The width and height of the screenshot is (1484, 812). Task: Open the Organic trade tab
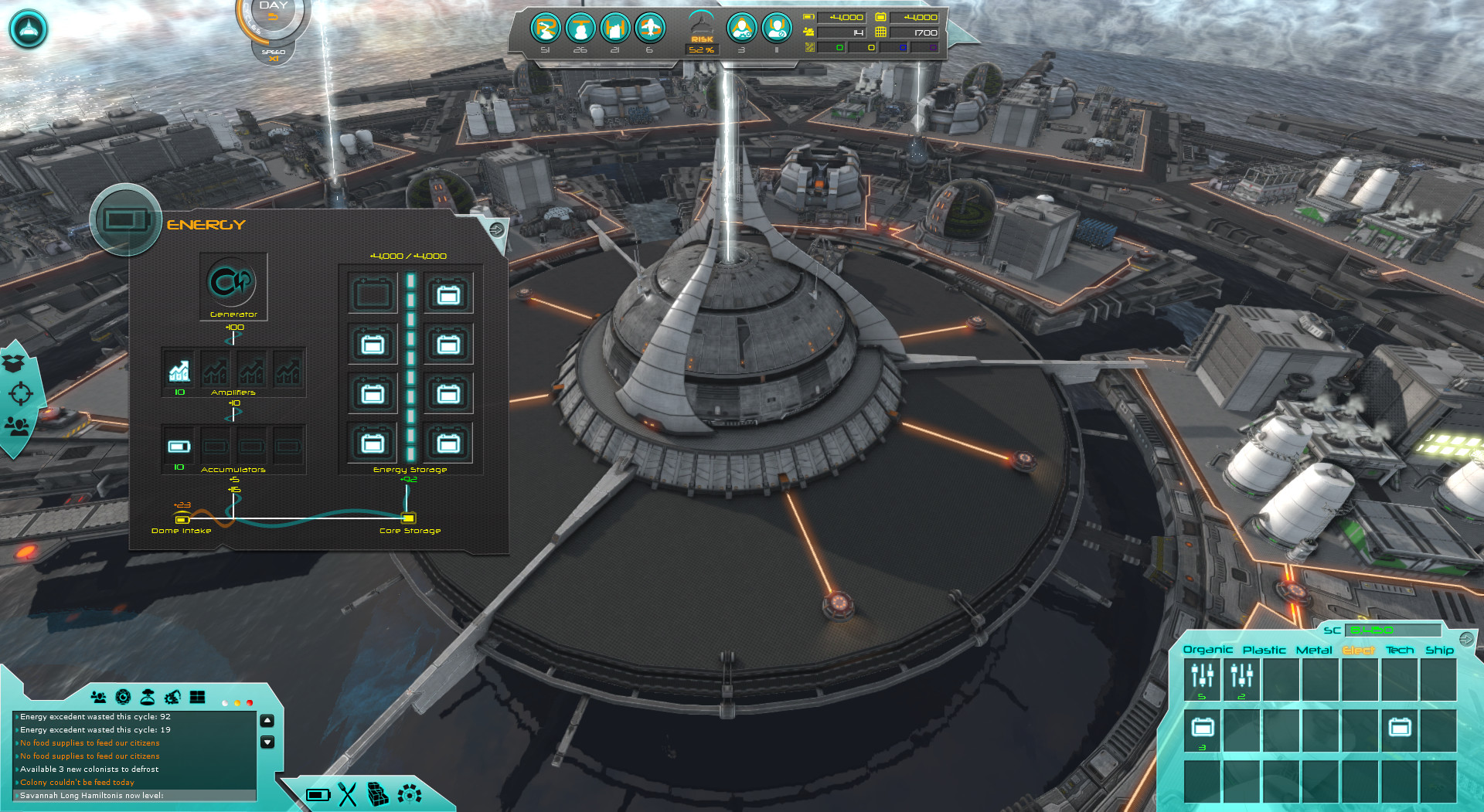1209,650
